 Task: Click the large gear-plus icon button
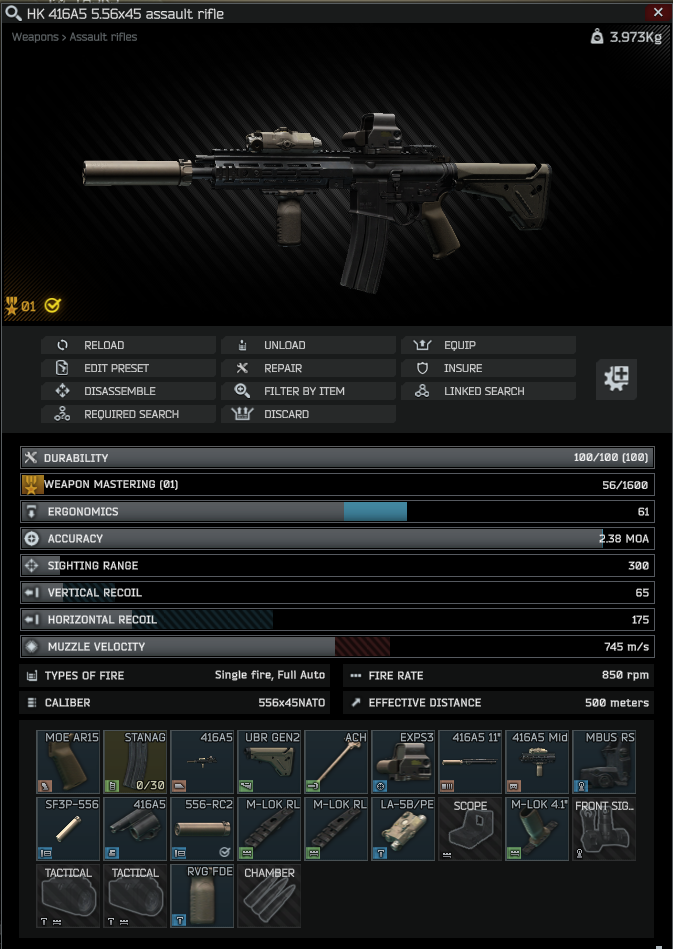pyautogui.click(x=616, y=378)
